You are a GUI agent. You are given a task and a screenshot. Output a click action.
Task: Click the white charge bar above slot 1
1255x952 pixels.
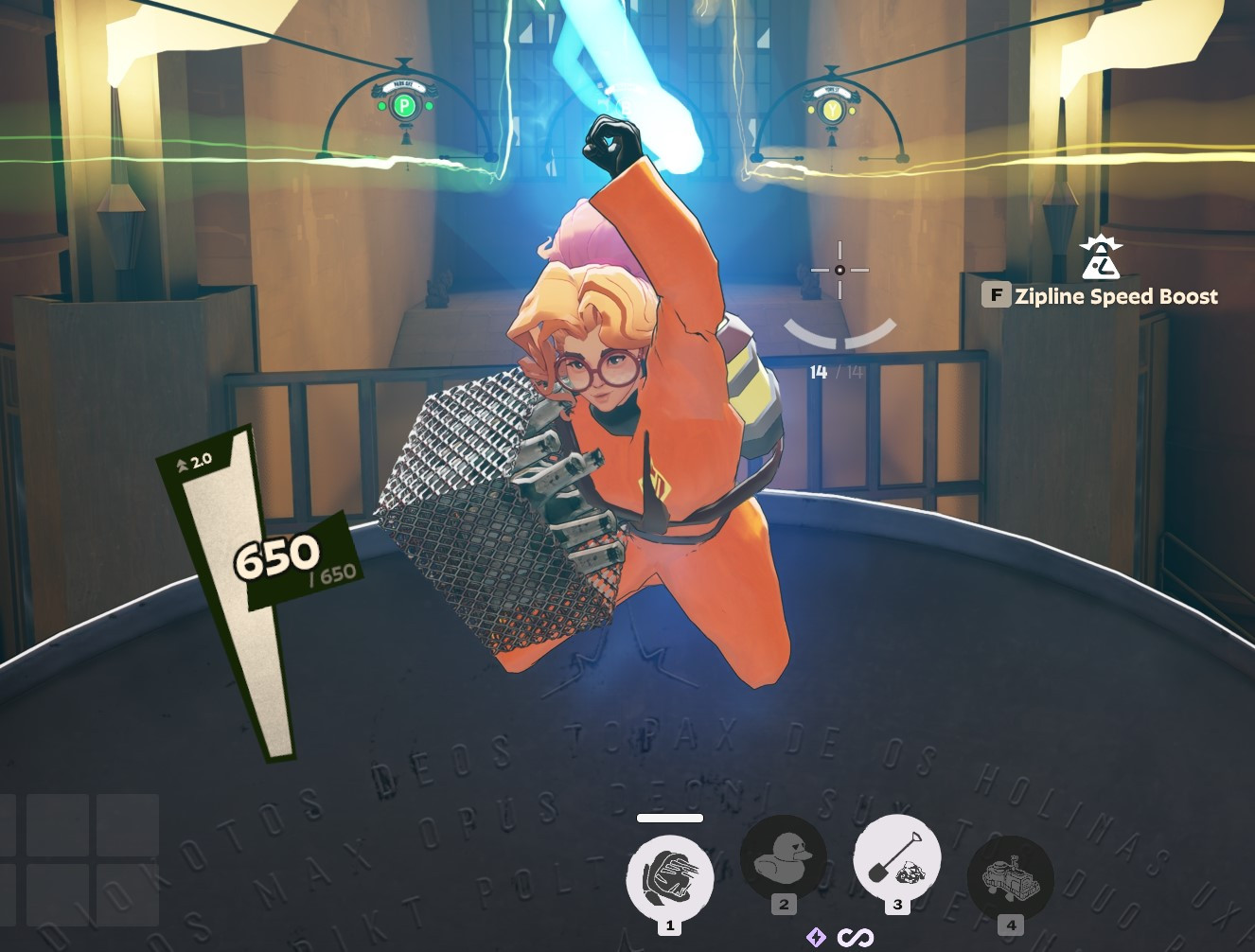click(670, 817)
